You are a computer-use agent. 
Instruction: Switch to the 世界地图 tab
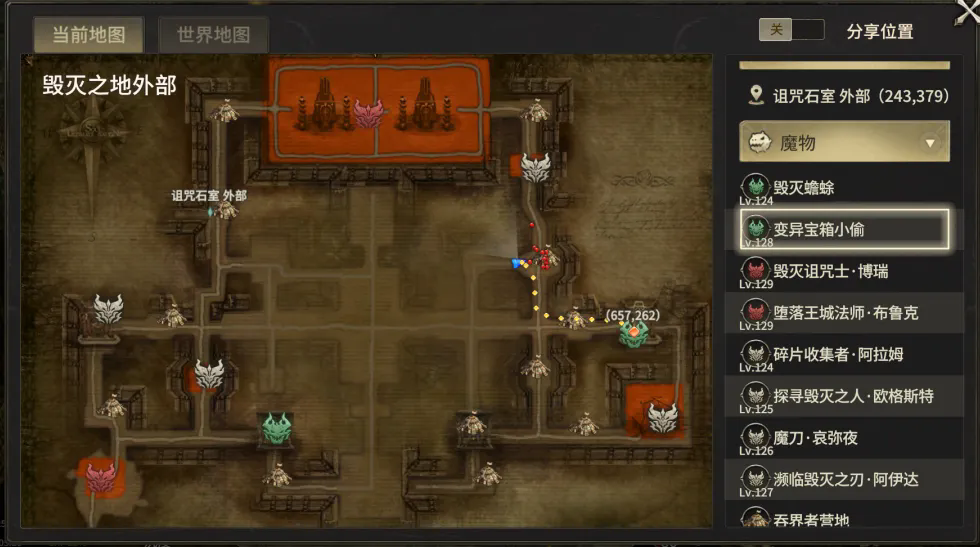tap(213, 35)
